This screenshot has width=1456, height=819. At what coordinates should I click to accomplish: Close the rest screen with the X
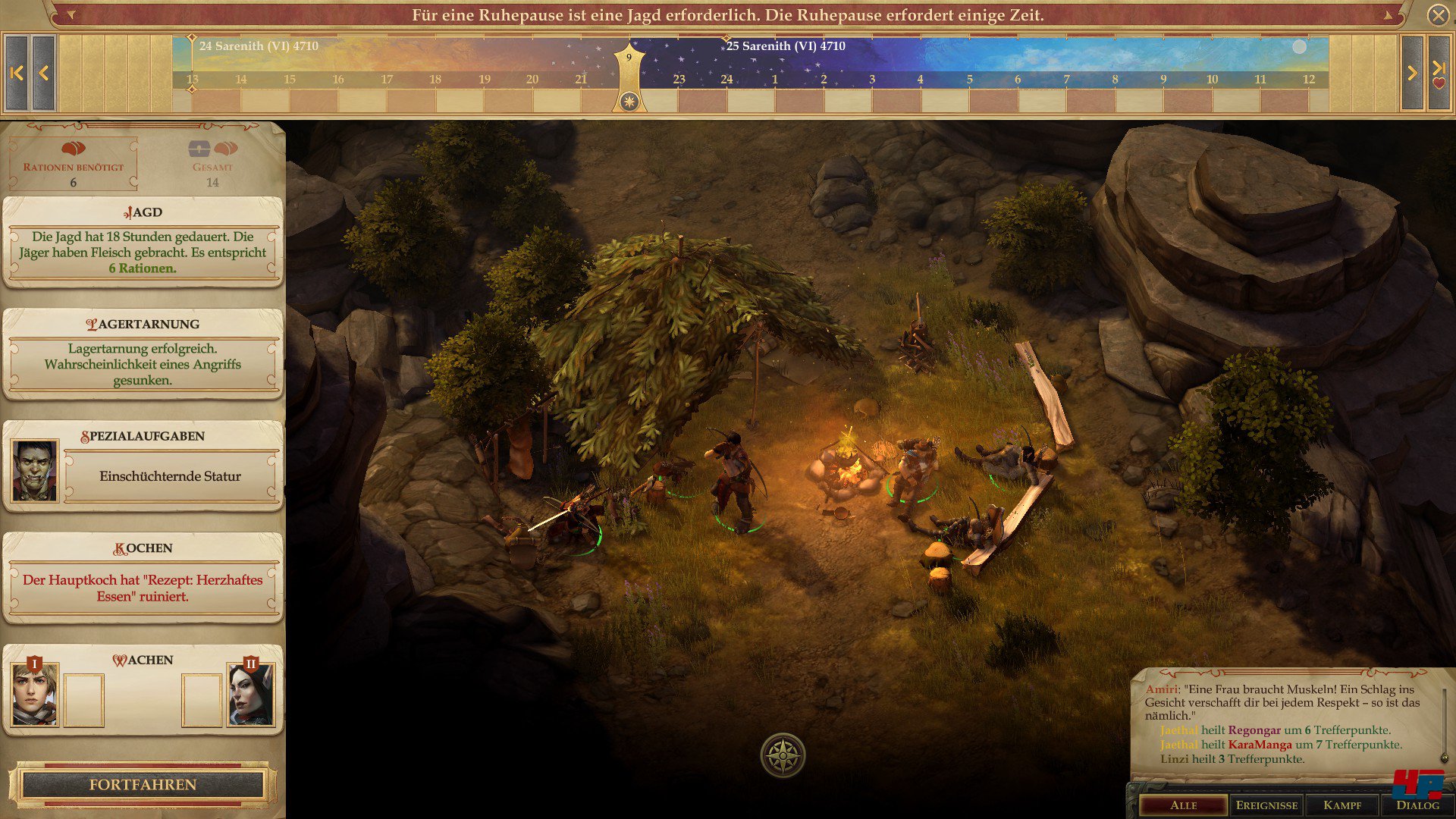click(x=1438, y=15)
